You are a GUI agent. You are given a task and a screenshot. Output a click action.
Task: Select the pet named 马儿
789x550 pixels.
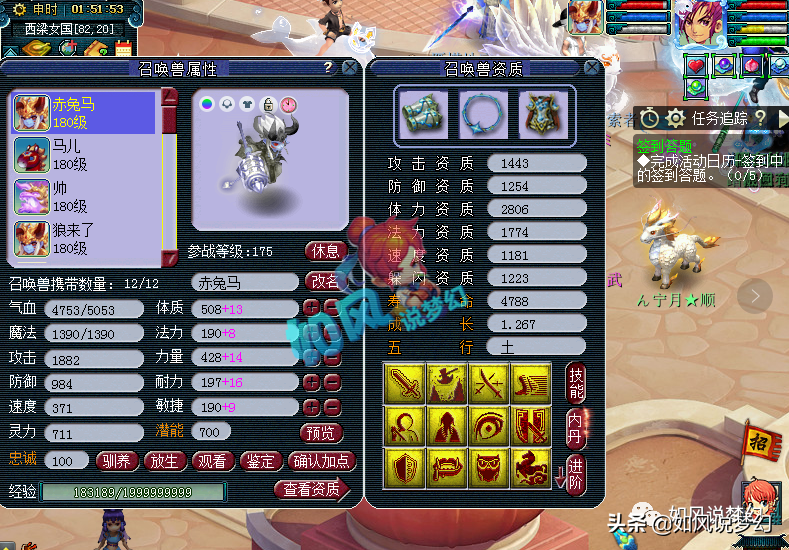click(x=84, y=154)
